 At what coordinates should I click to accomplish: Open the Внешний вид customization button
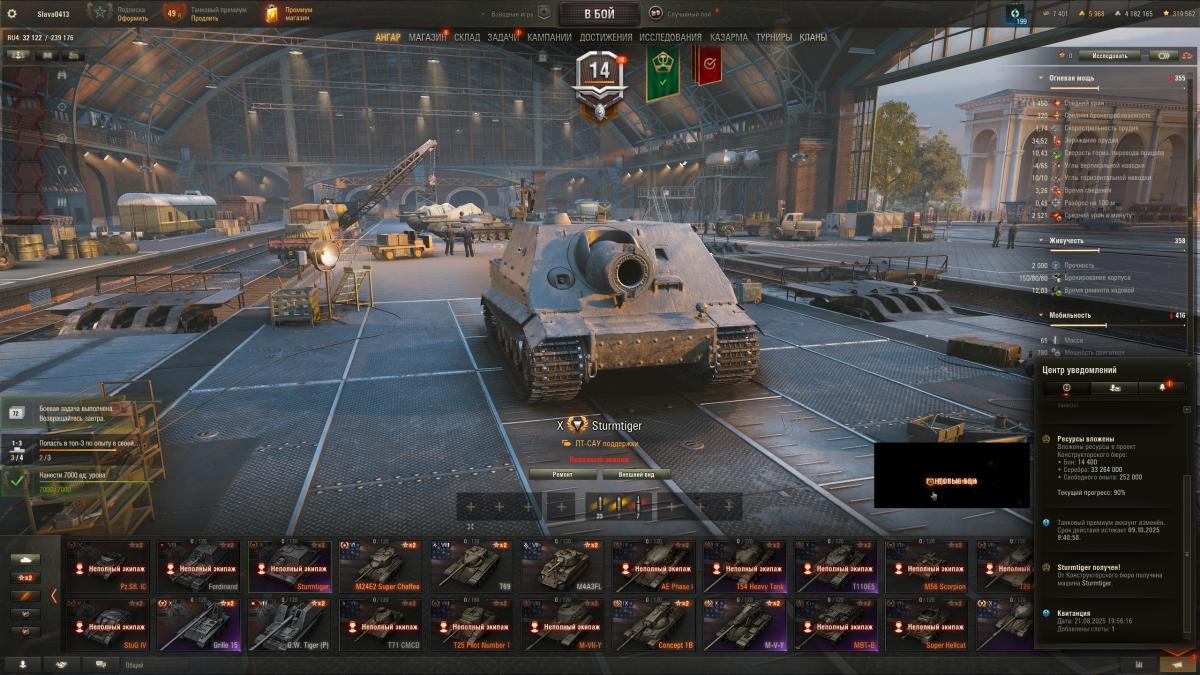pos(637,474)
